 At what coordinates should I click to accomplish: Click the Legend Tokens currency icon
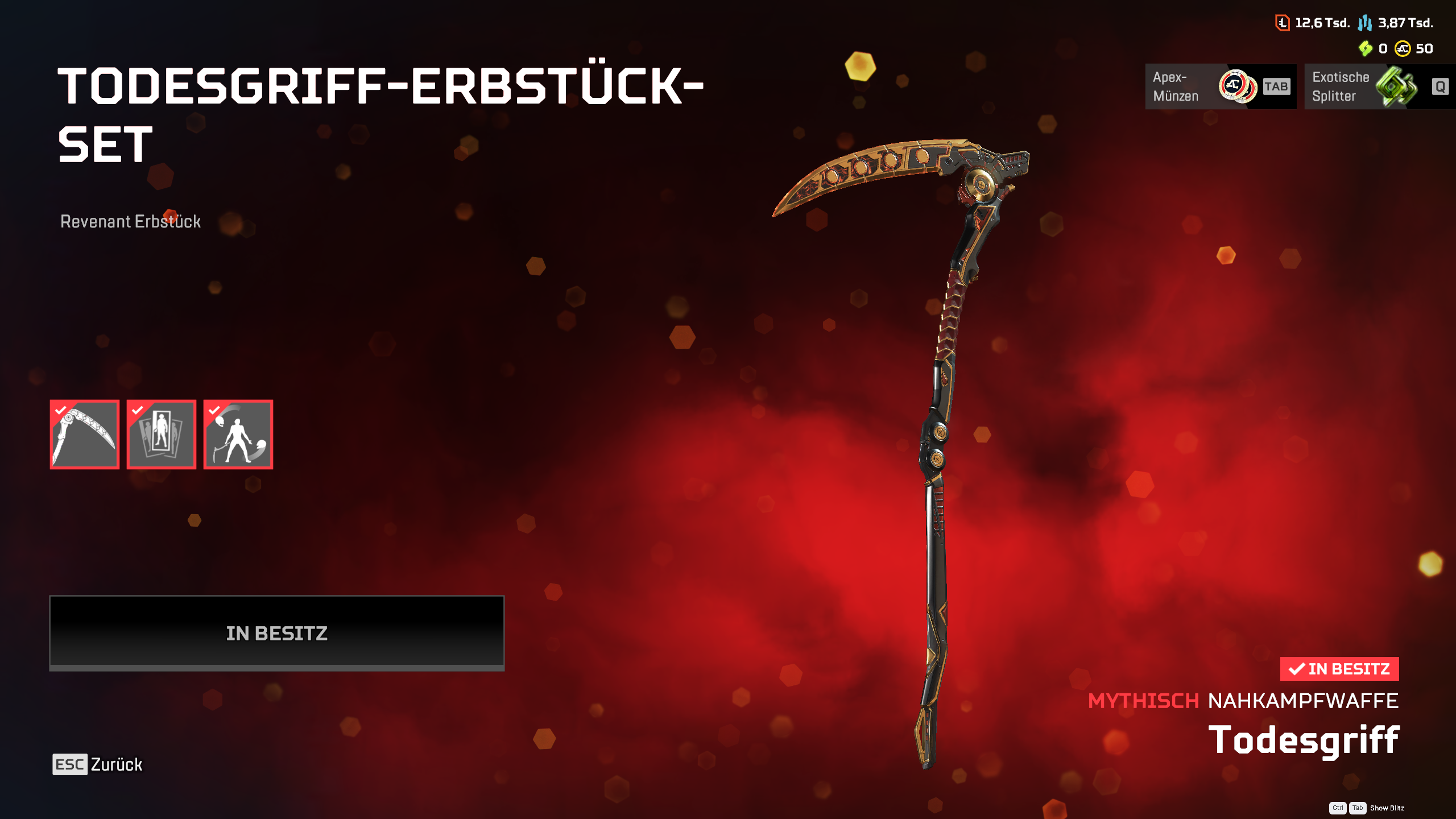pyautogui.click(x=1283, y=24)
